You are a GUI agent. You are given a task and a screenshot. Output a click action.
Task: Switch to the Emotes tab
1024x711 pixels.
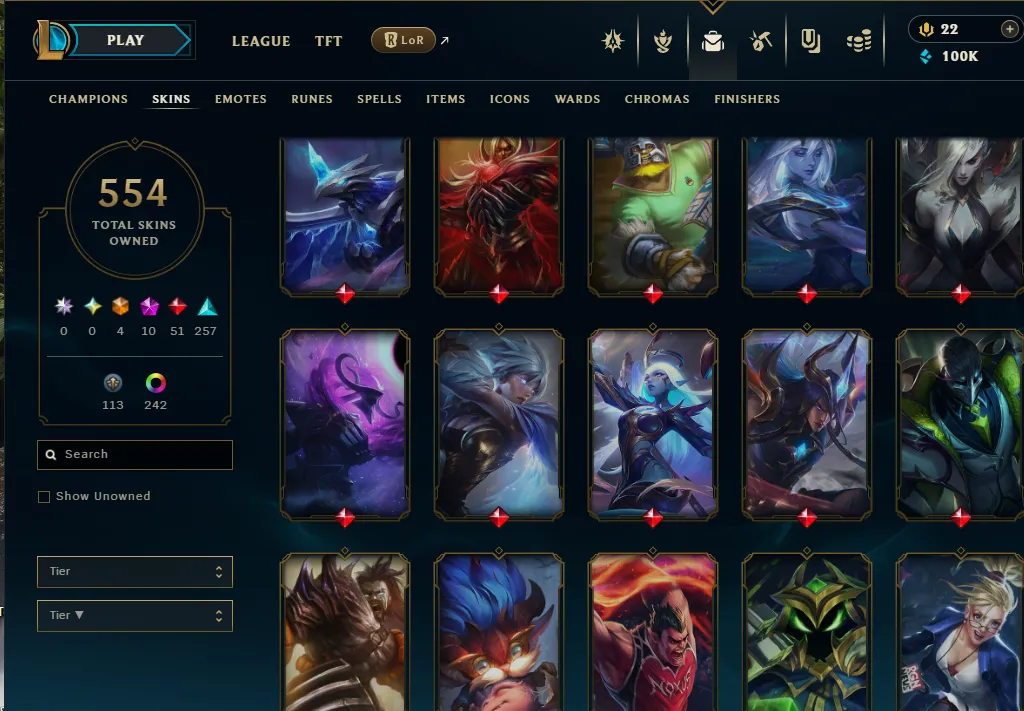240,99
